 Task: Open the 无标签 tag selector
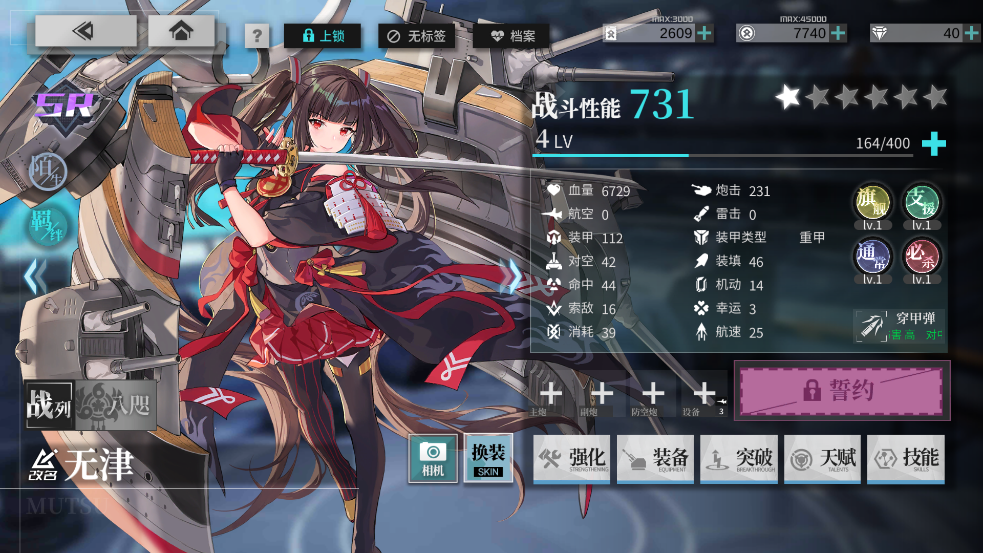click(x=418, y=36)
